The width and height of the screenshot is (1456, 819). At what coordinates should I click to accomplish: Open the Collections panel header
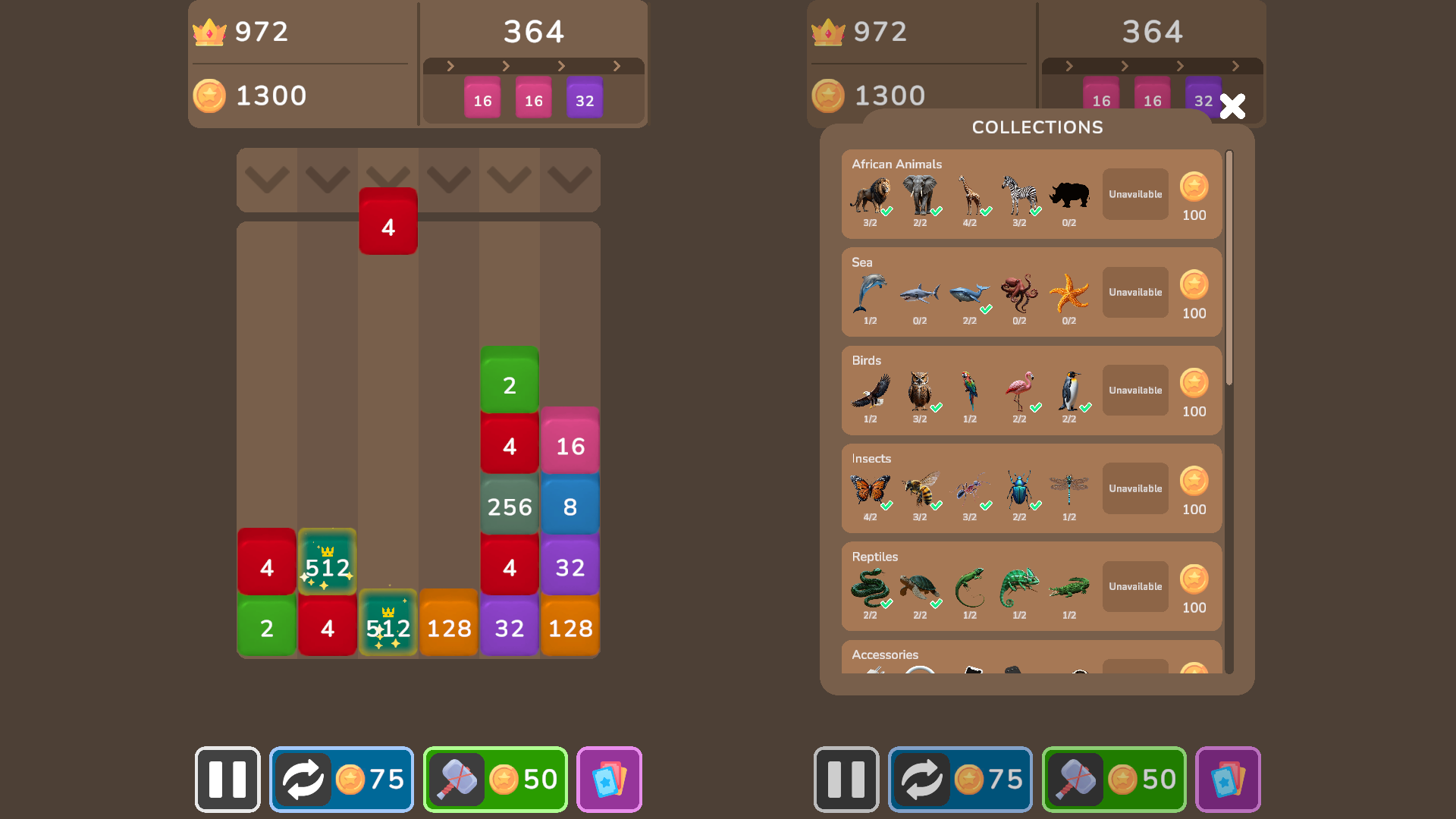1037,127
